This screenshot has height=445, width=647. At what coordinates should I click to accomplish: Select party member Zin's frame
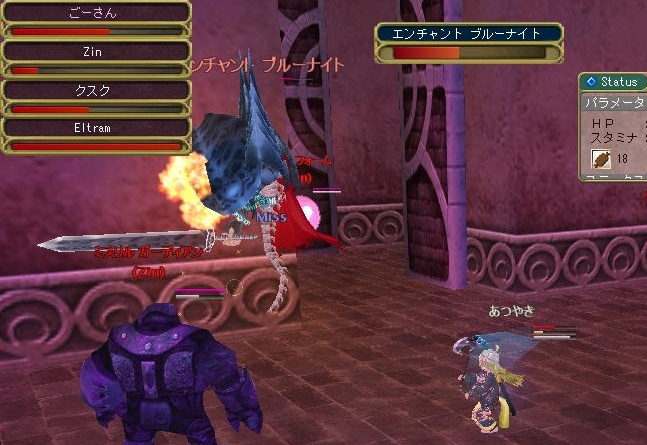[96, 58]
